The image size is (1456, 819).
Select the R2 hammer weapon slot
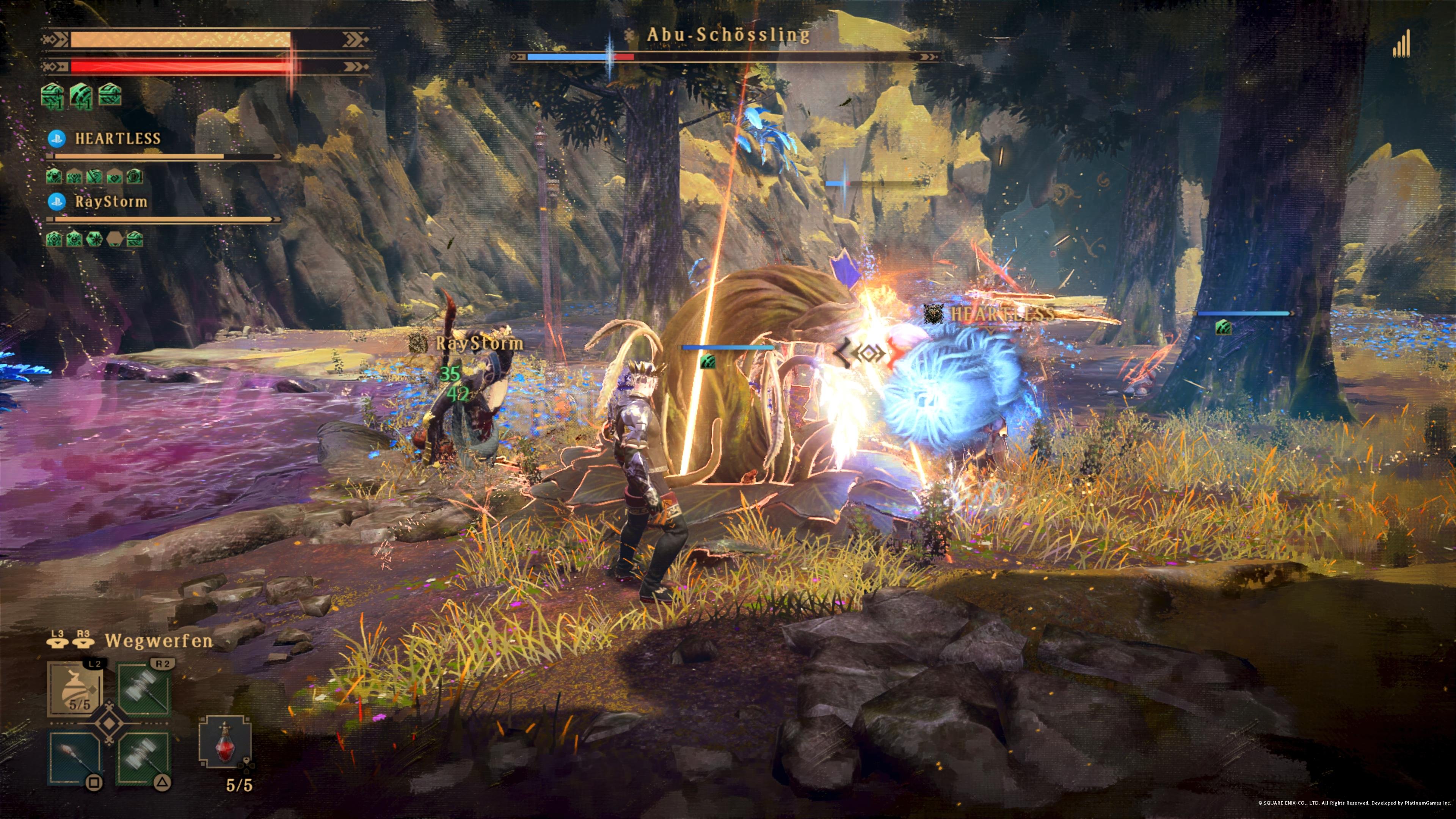point(144,690)
